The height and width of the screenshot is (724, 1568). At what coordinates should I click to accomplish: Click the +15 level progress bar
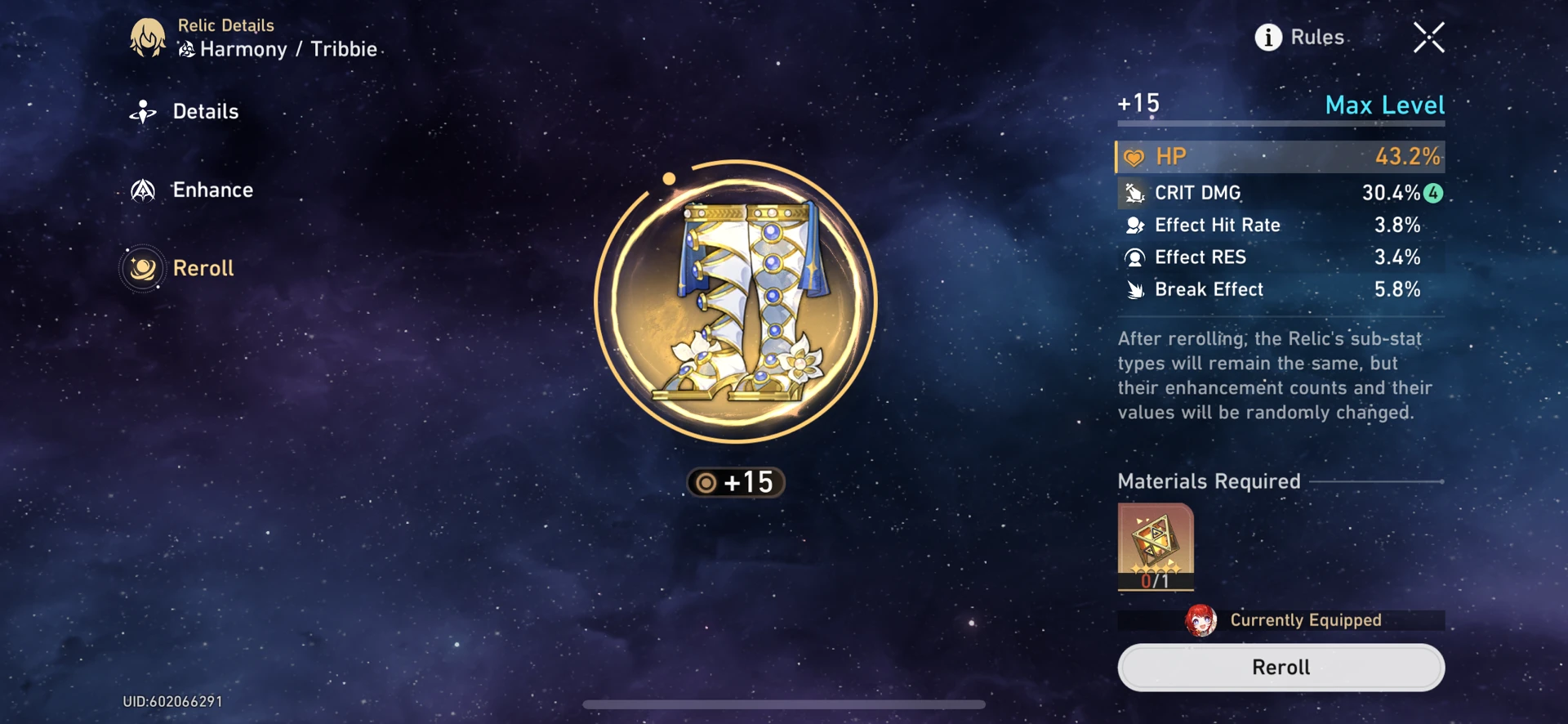coord(1280,123)
